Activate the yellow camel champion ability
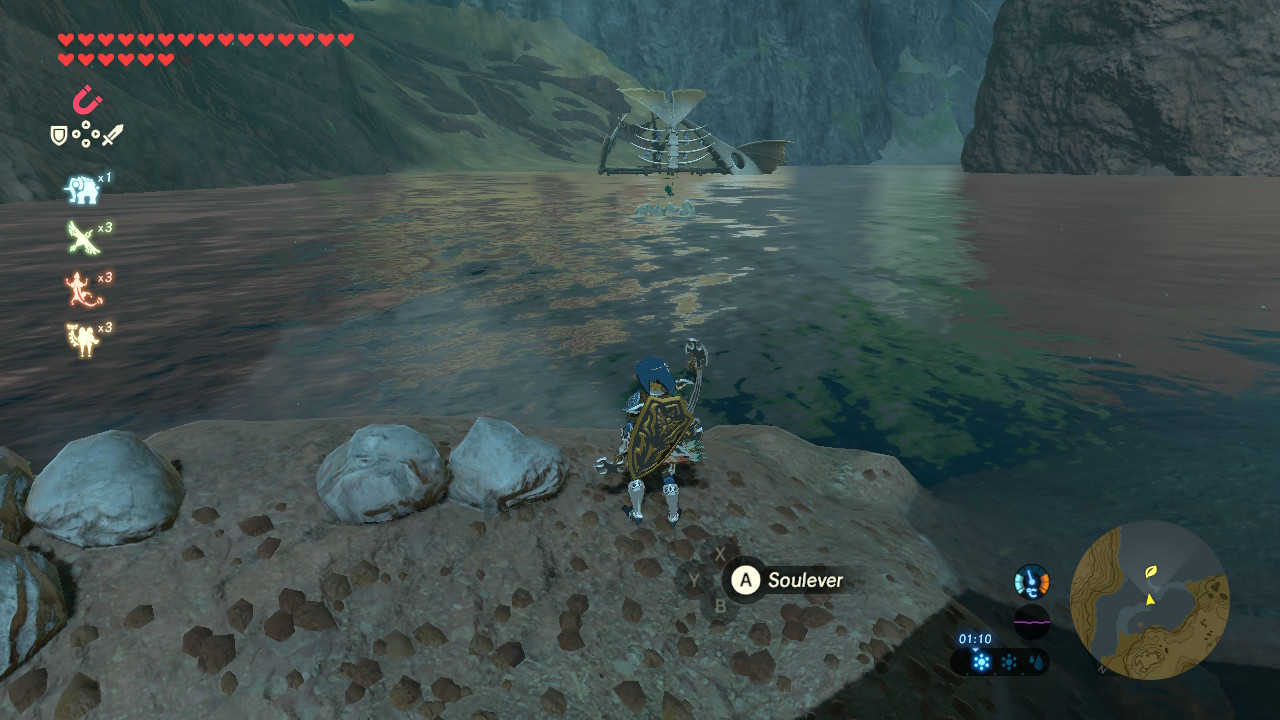Screen dimensions: 1280x720 click(82, 339)
